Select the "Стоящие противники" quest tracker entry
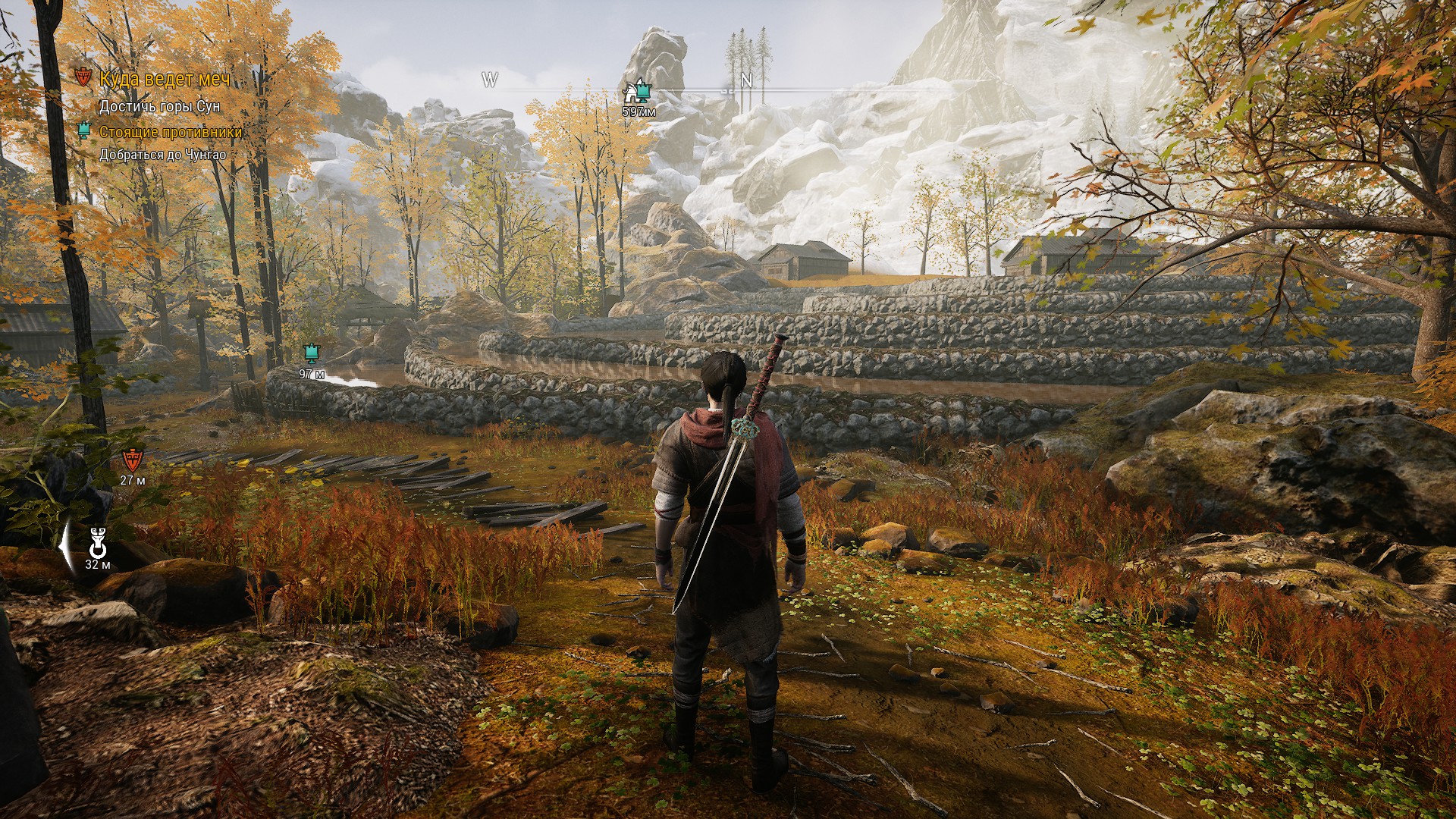This screenshot has height=819, width=1456. coord(170,132)
